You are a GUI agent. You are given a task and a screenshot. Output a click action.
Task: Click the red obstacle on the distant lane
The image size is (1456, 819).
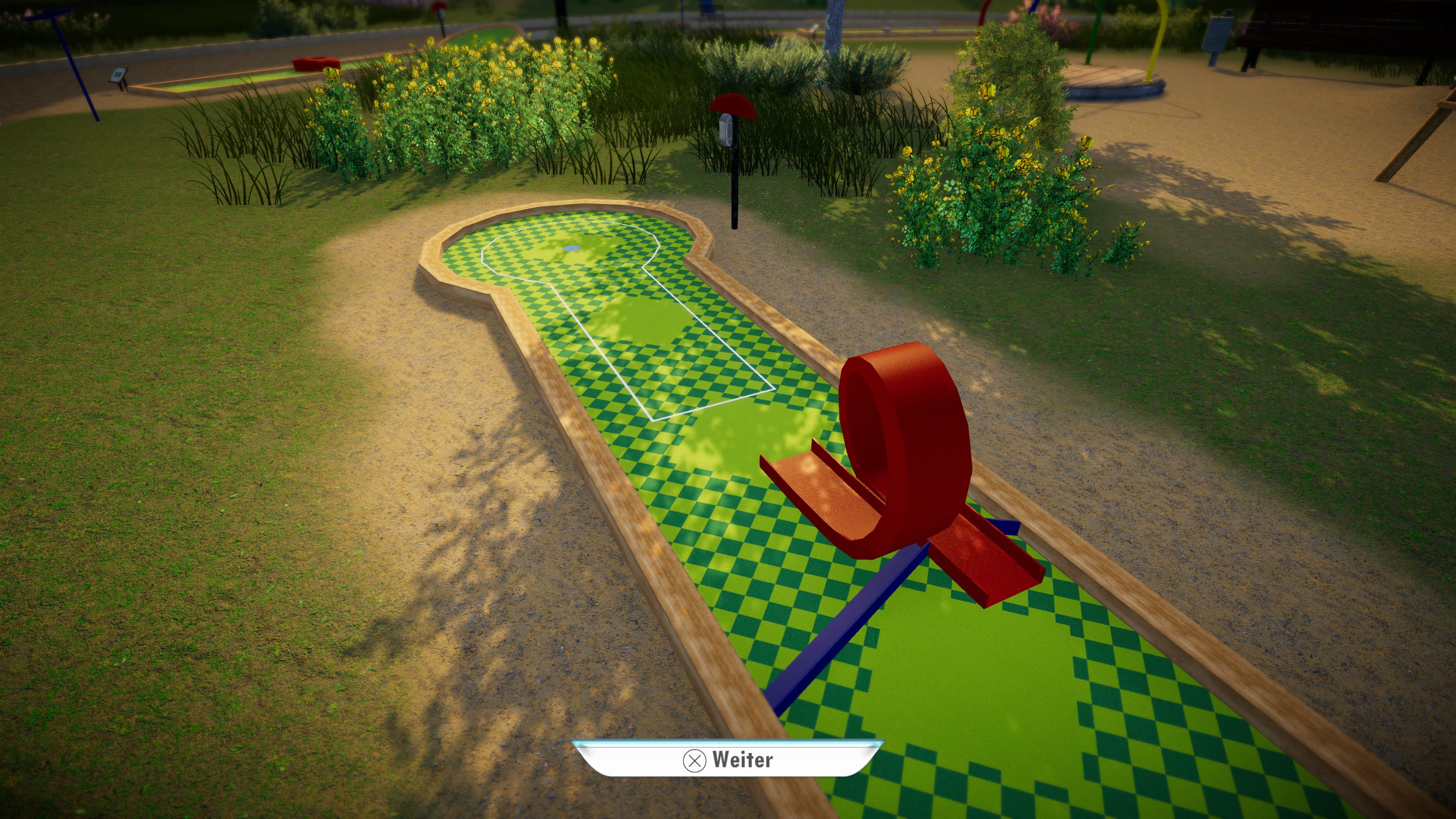pos(314,64)
